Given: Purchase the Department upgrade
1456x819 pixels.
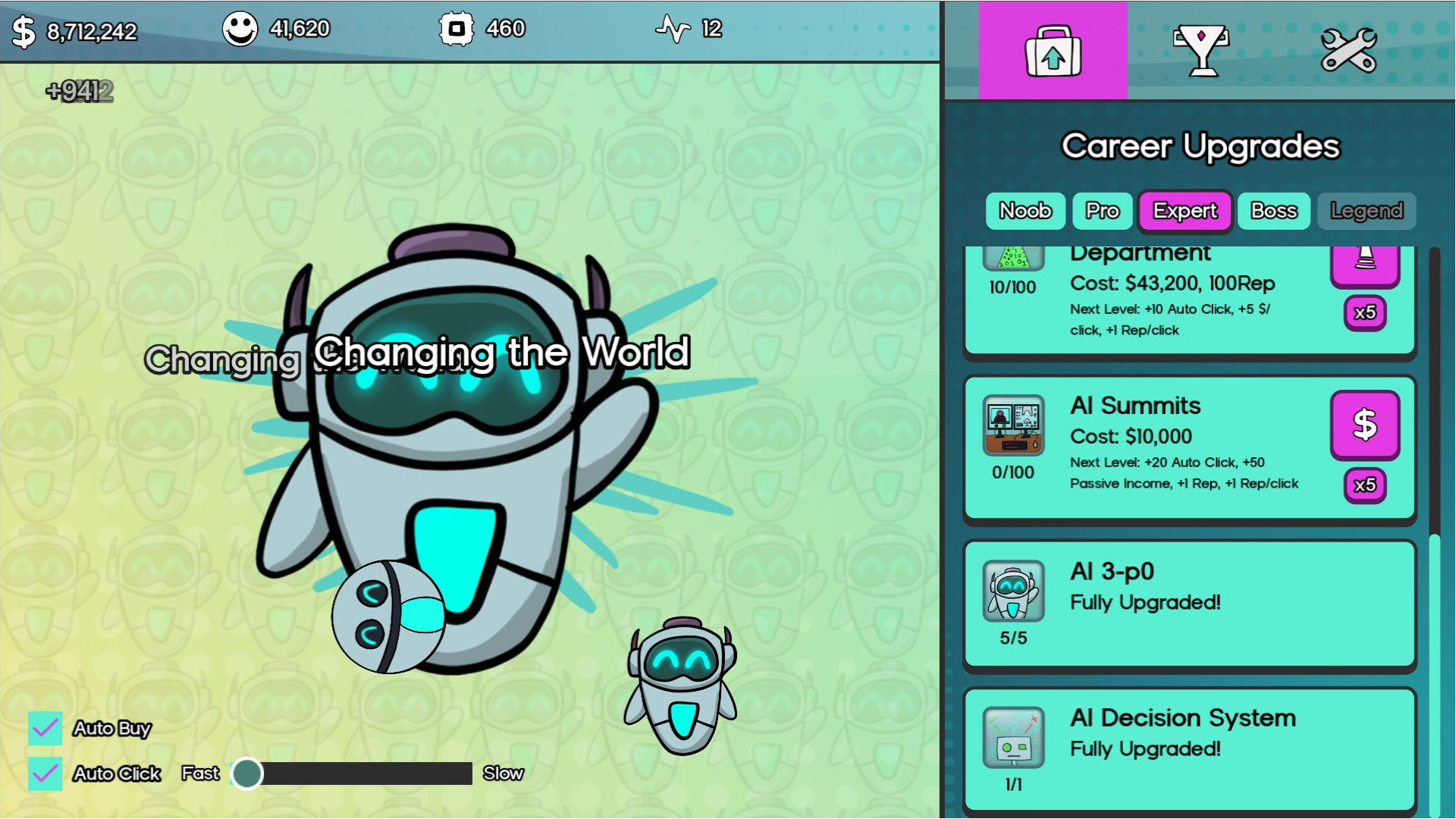Looking at the screenshot, I should [1364, 265].
